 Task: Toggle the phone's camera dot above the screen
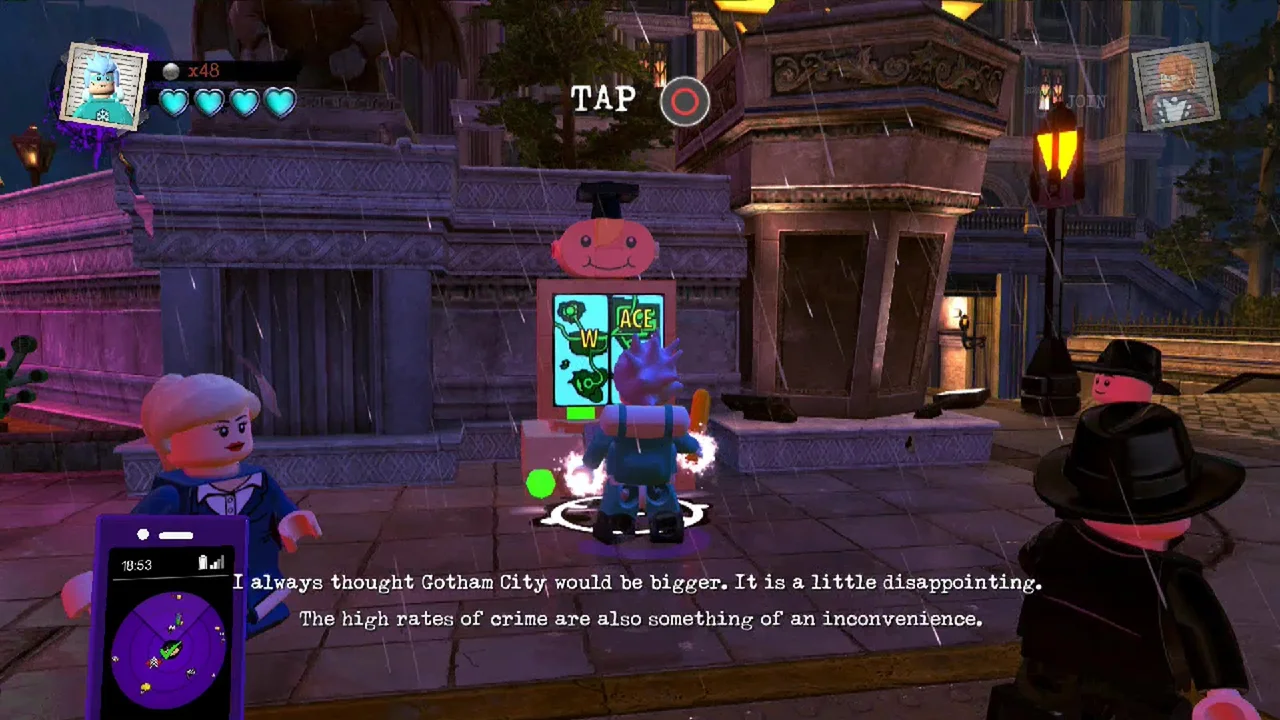pos(142,535)
